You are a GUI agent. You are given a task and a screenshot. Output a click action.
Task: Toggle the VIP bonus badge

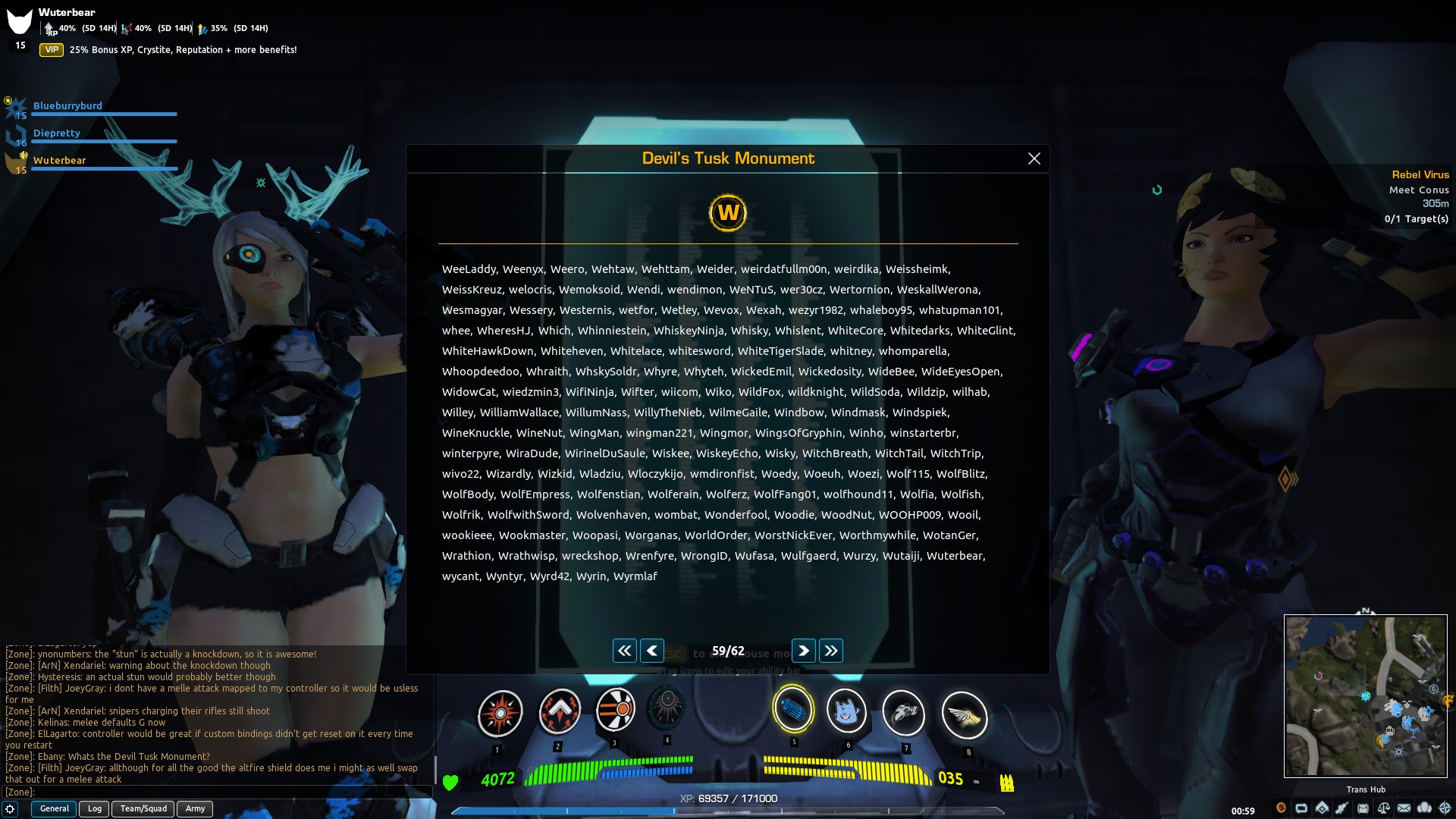tap(50, 49)
